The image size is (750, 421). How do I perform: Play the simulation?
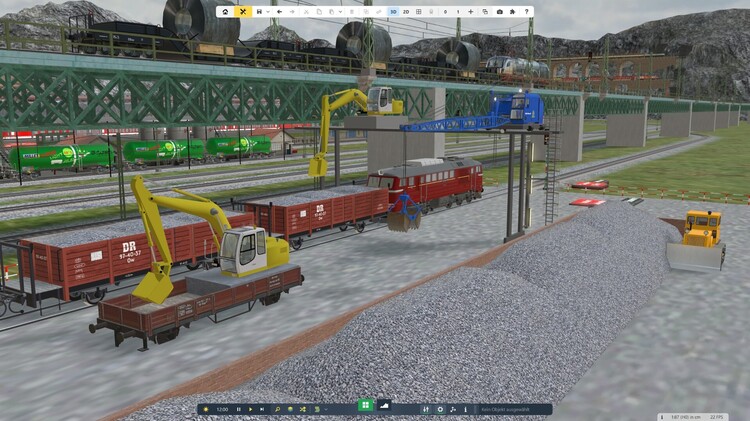click(250, 409)
